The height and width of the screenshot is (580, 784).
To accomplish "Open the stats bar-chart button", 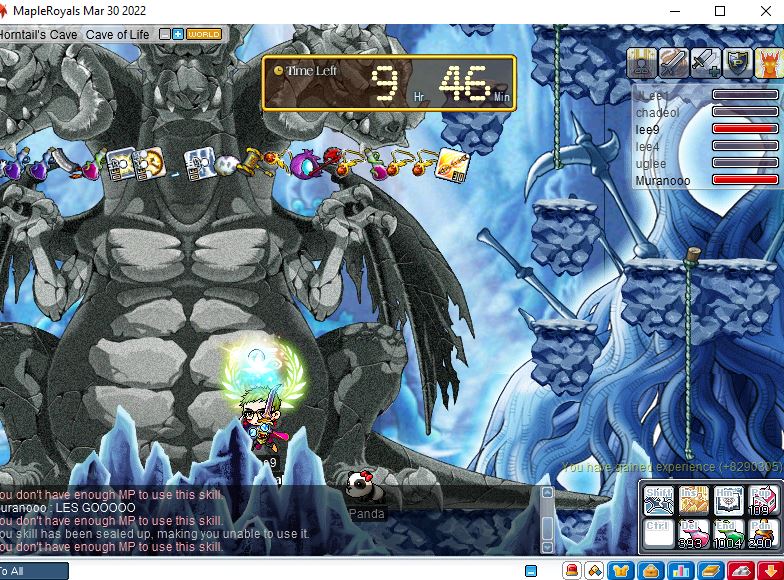I will click(x=681, y=570).
